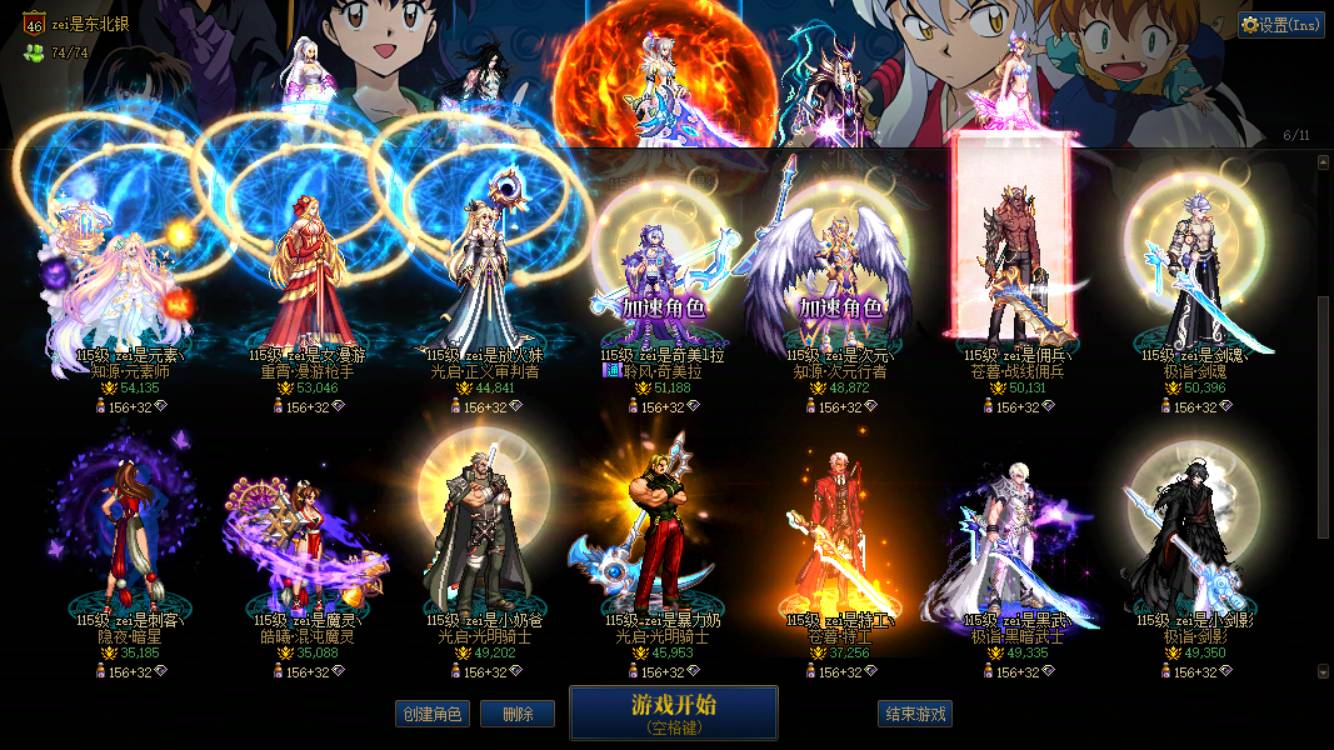This screenshot has width=1334, height=750.
Task: Select the highlighted 苍暮·战线佣兵 character
Action: coord(1018,260)
